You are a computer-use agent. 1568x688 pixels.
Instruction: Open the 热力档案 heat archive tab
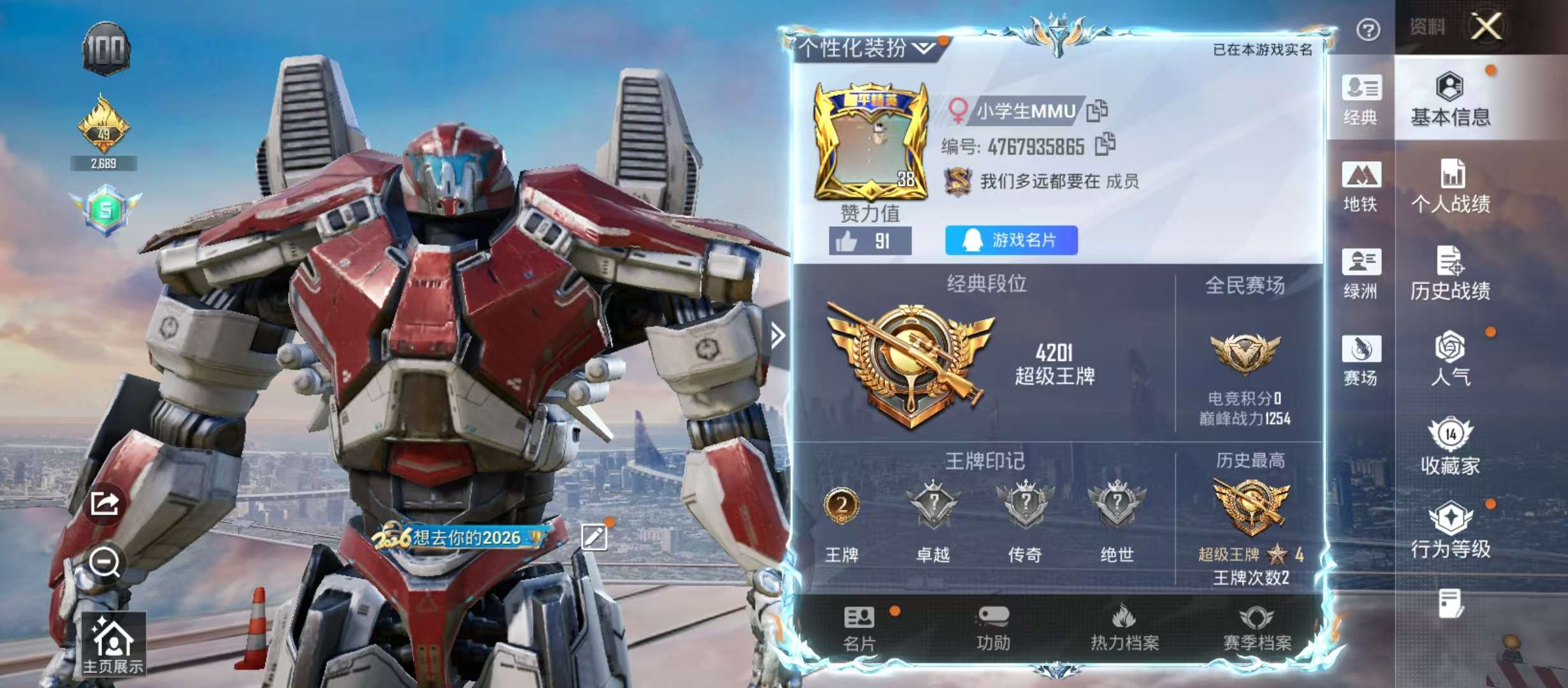tap(1124, 629)
